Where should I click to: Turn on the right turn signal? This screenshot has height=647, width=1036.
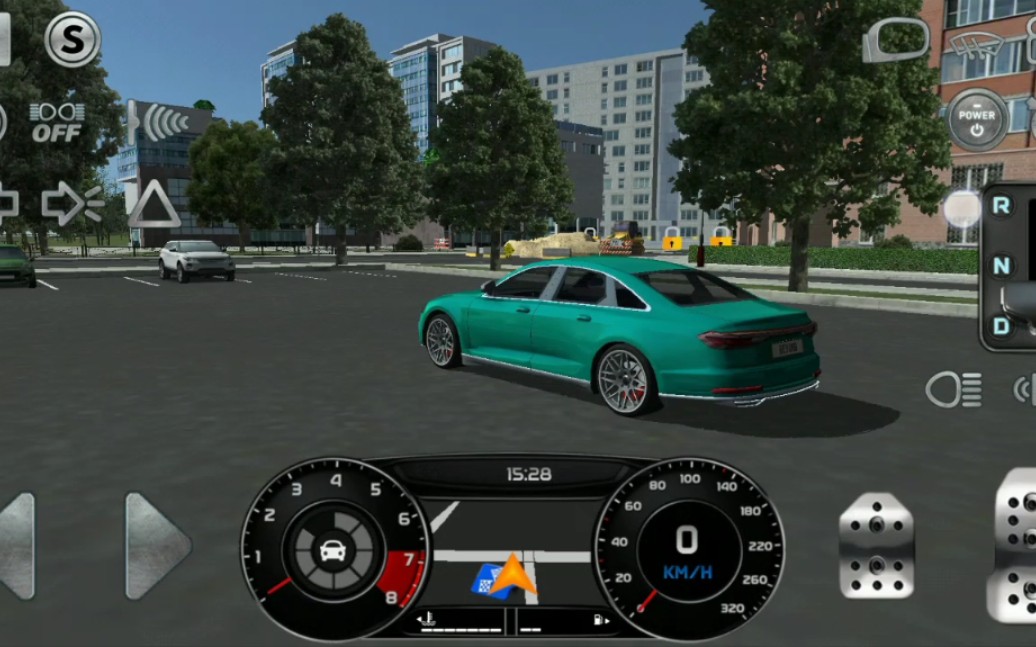[x=72, y=203]
